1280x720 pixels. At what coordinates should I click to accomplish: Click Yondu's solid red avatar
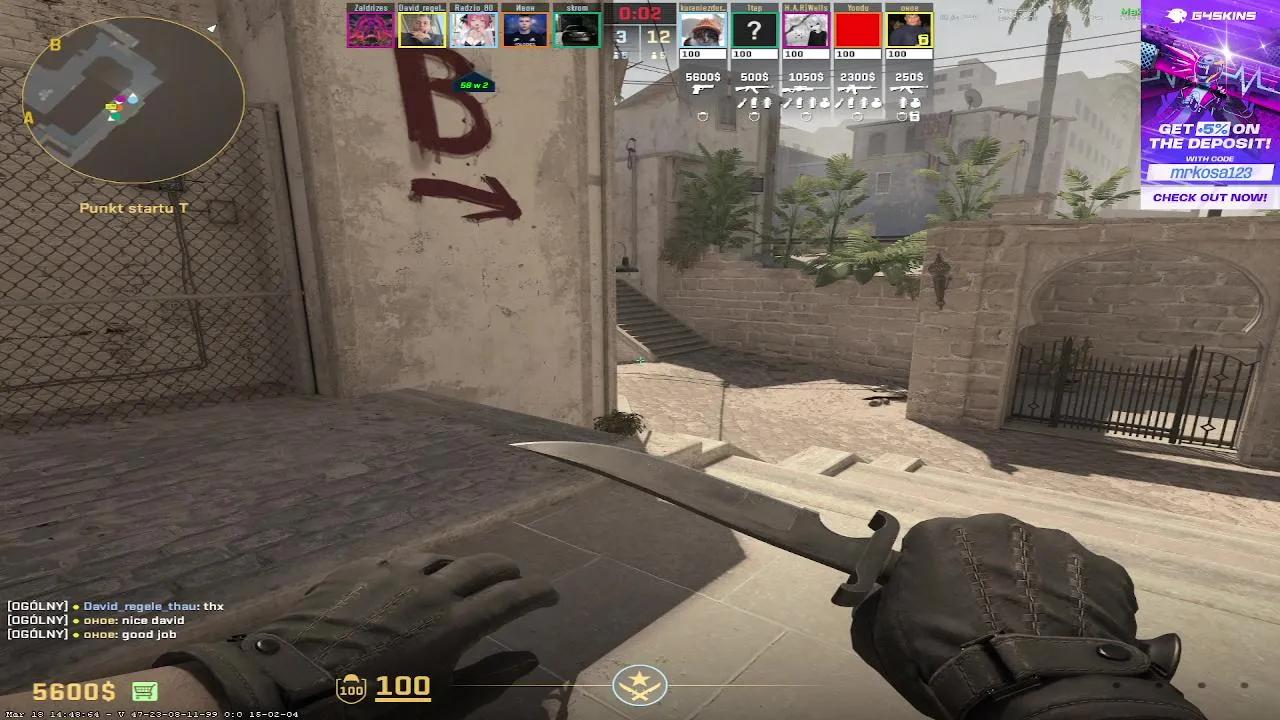click(856, 28)
